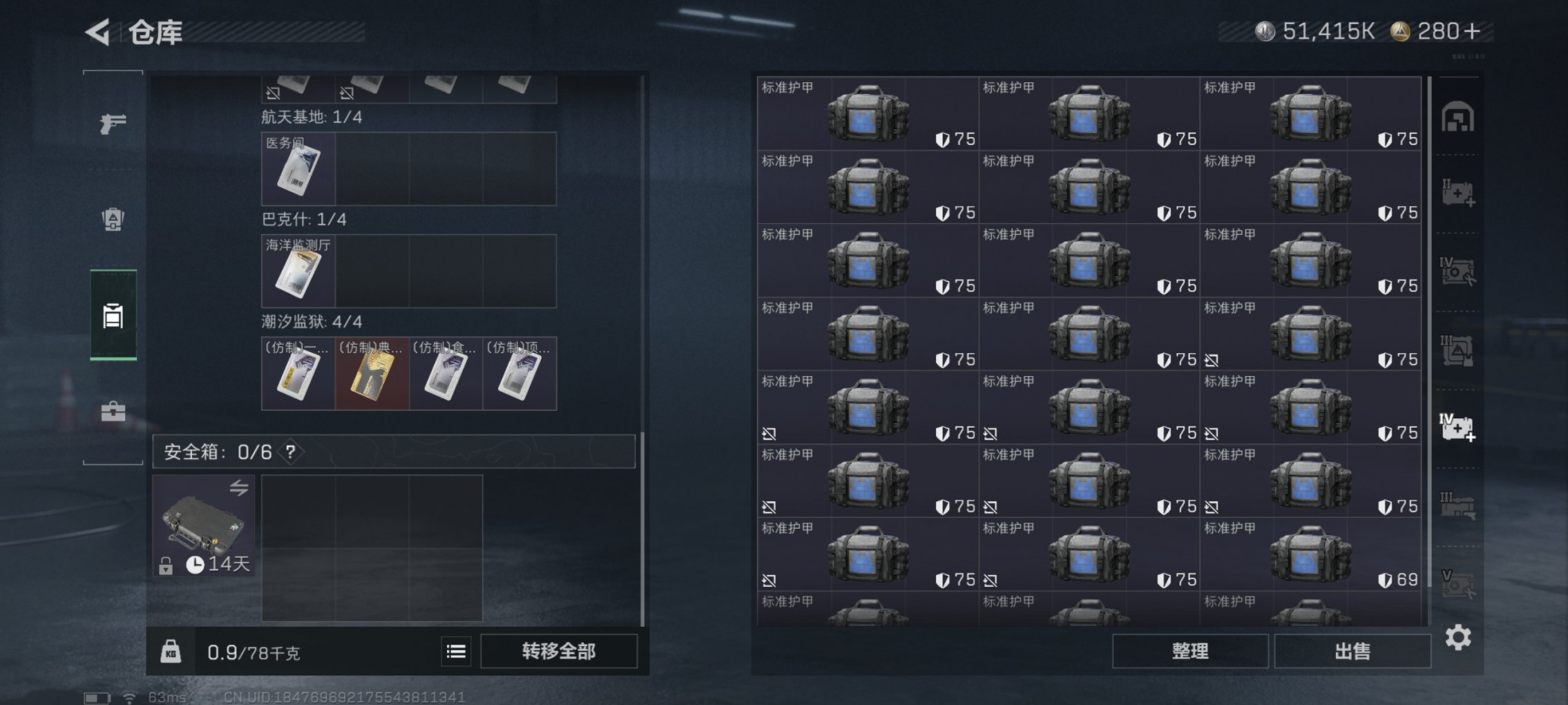
Task: Toggle the list view icon beside weight display
Action: 455,650
